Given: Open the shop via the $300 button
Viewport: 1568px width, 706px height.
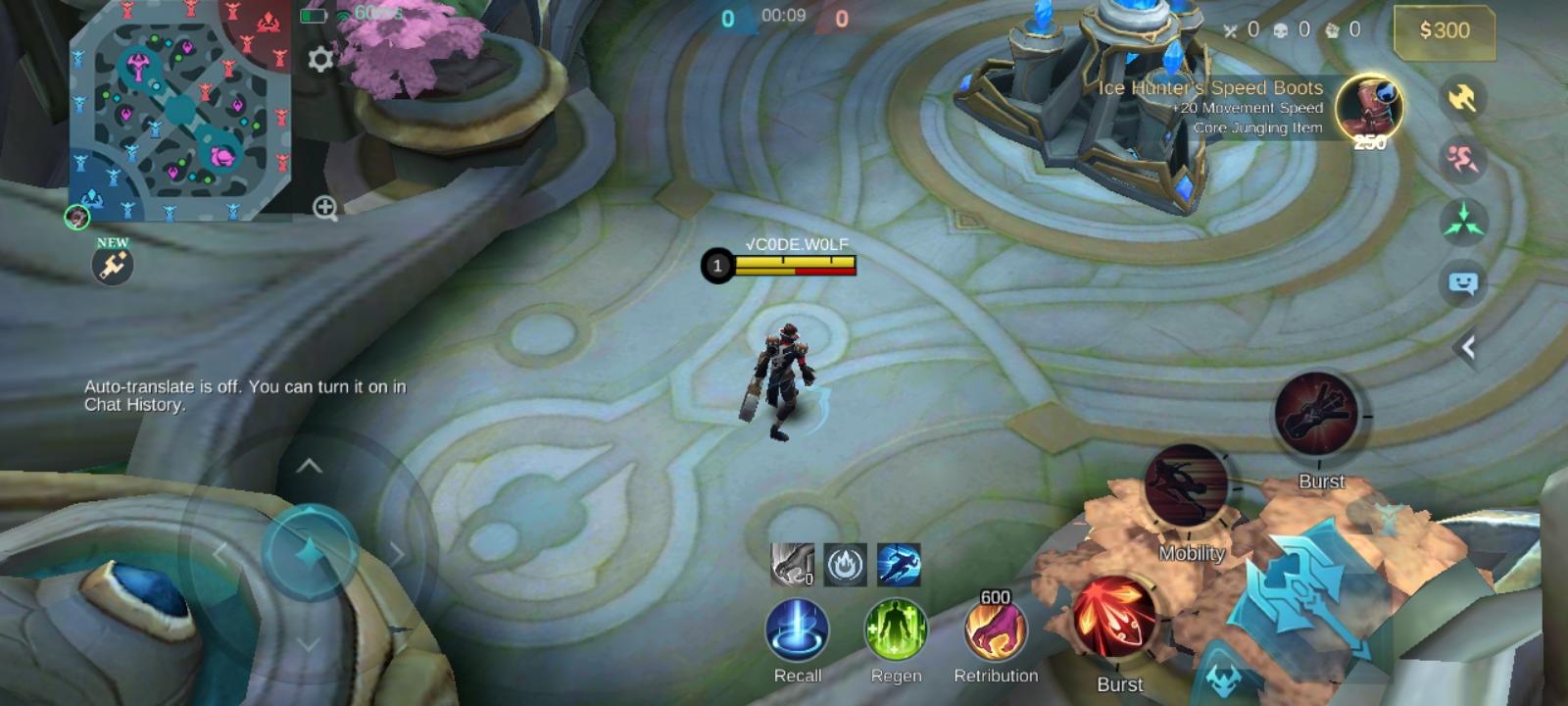Looking at the screenshot, I should click(x=1443, y=31).
